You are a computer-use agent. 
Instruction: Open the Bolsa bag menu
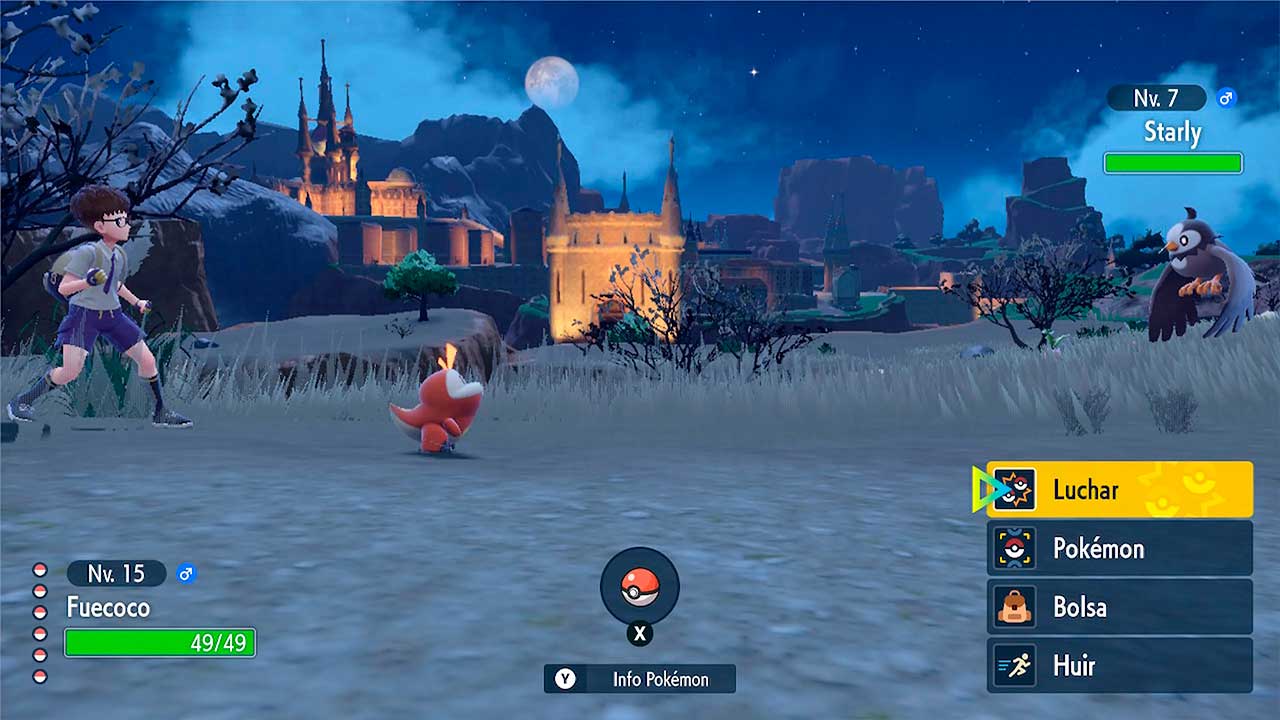coord(1119,607)
